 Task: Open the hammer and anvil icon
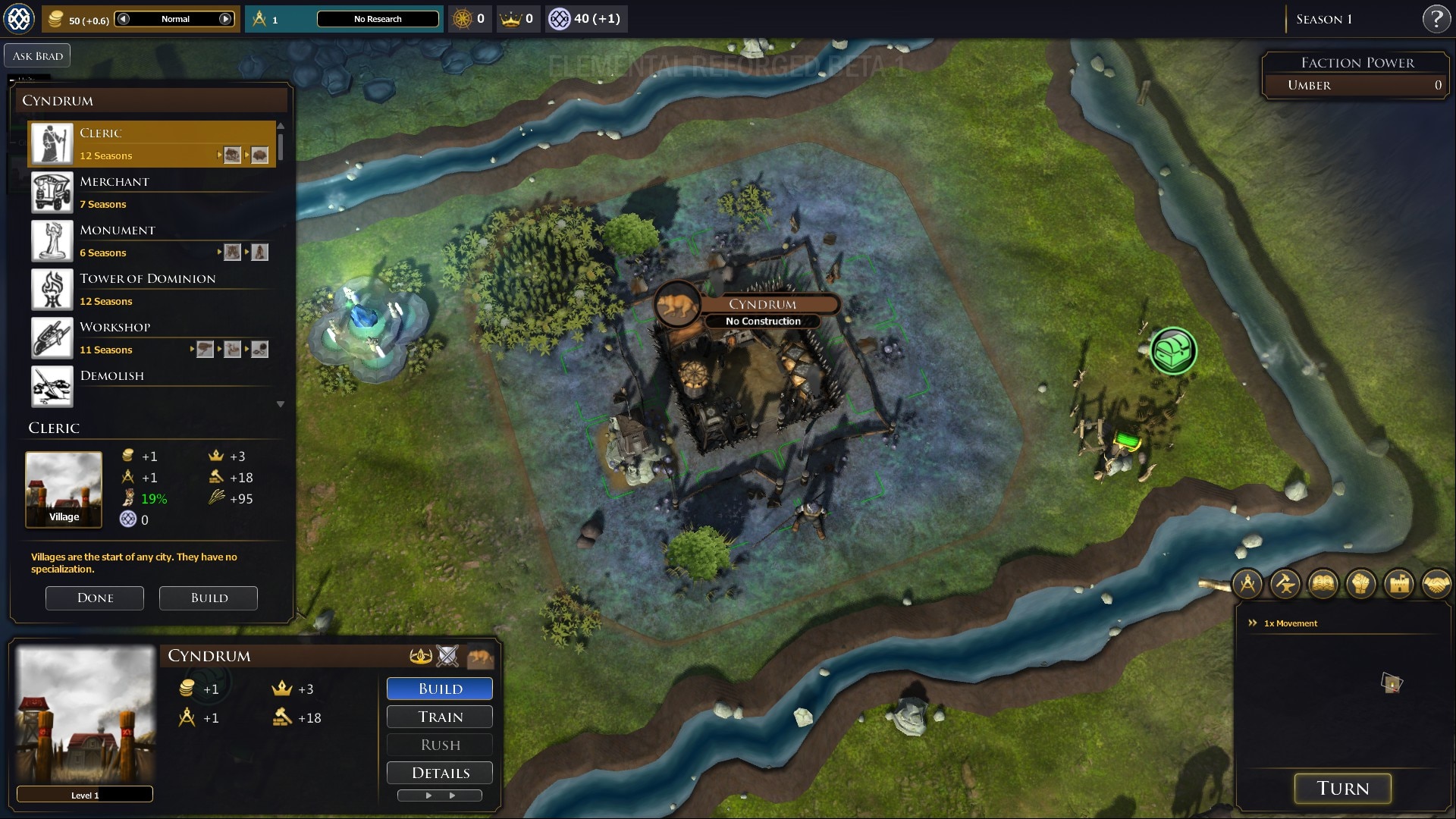pyautogui.click(x=1285, y=584)
